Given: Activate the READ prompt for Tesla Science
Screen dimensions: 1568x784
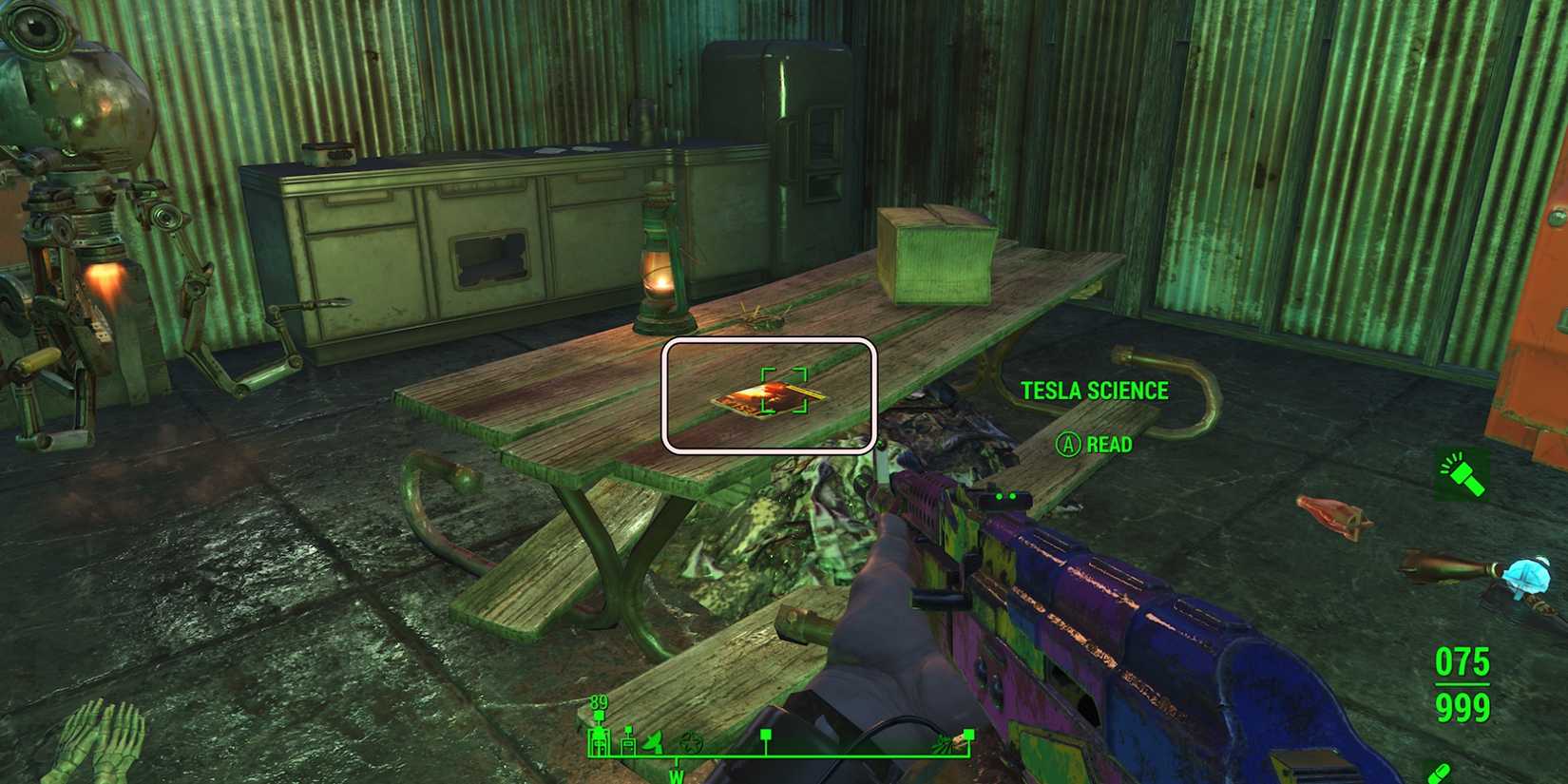Looking at the screenshot, I should click(1098, 443).
